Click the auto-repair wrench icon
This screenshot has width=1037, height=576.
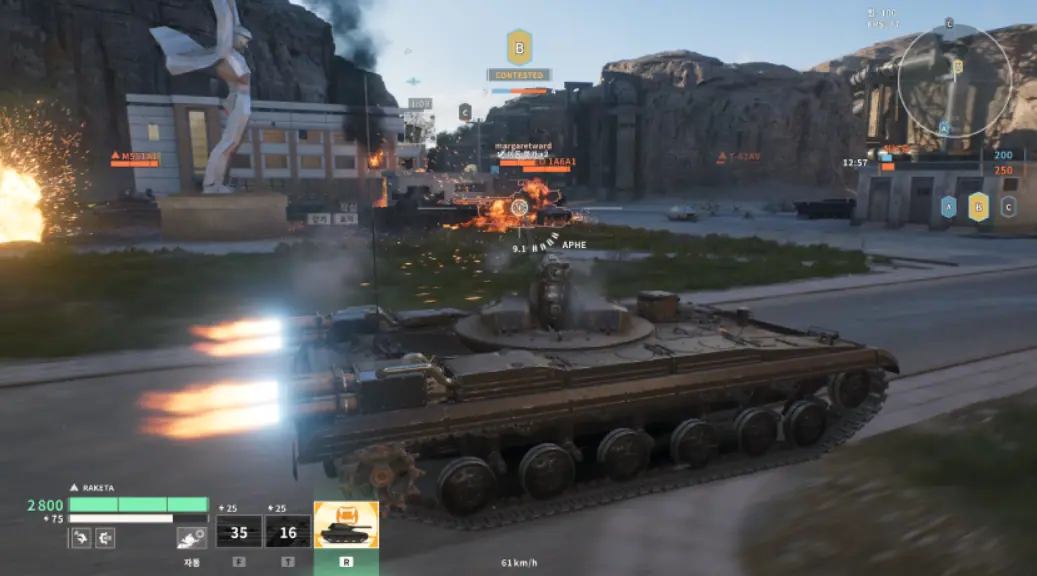191,538
